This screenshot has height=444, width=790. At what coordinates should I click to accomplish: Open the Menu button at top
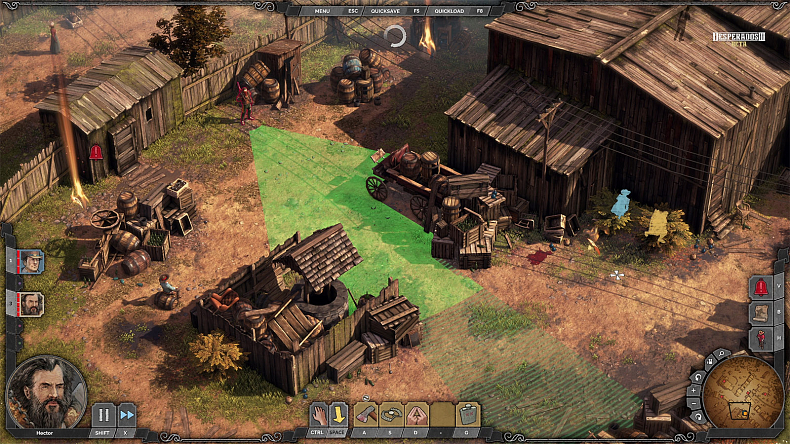coord(322,10)
